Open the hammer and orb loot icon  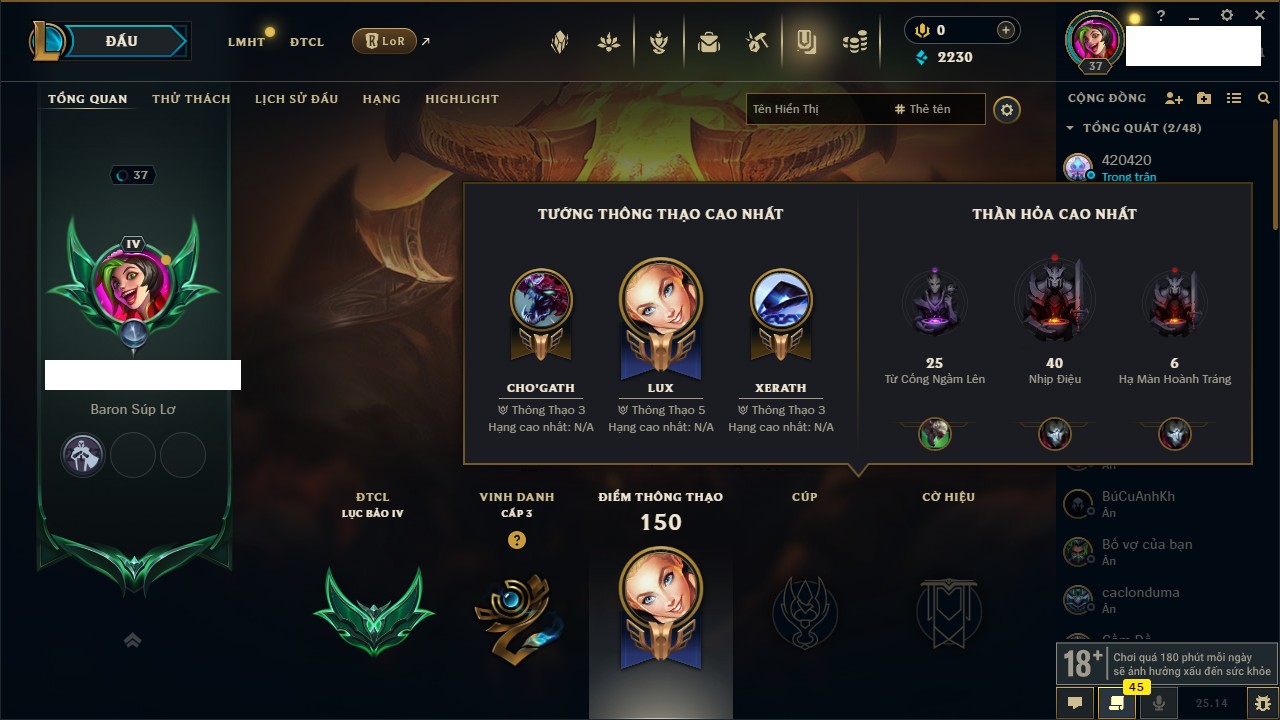coord(757,42)
